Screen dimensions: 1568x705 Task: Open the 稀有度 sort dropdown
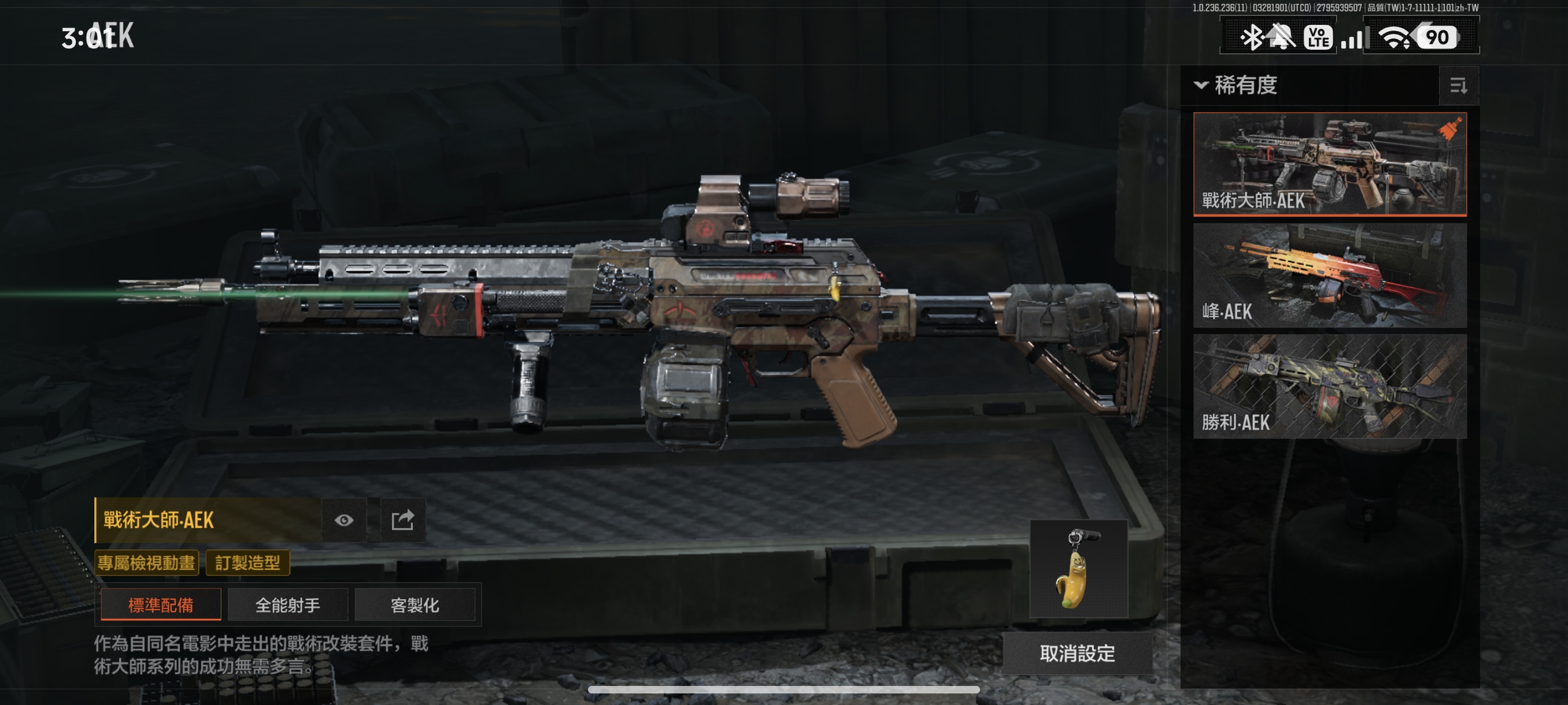(1236, 85)
